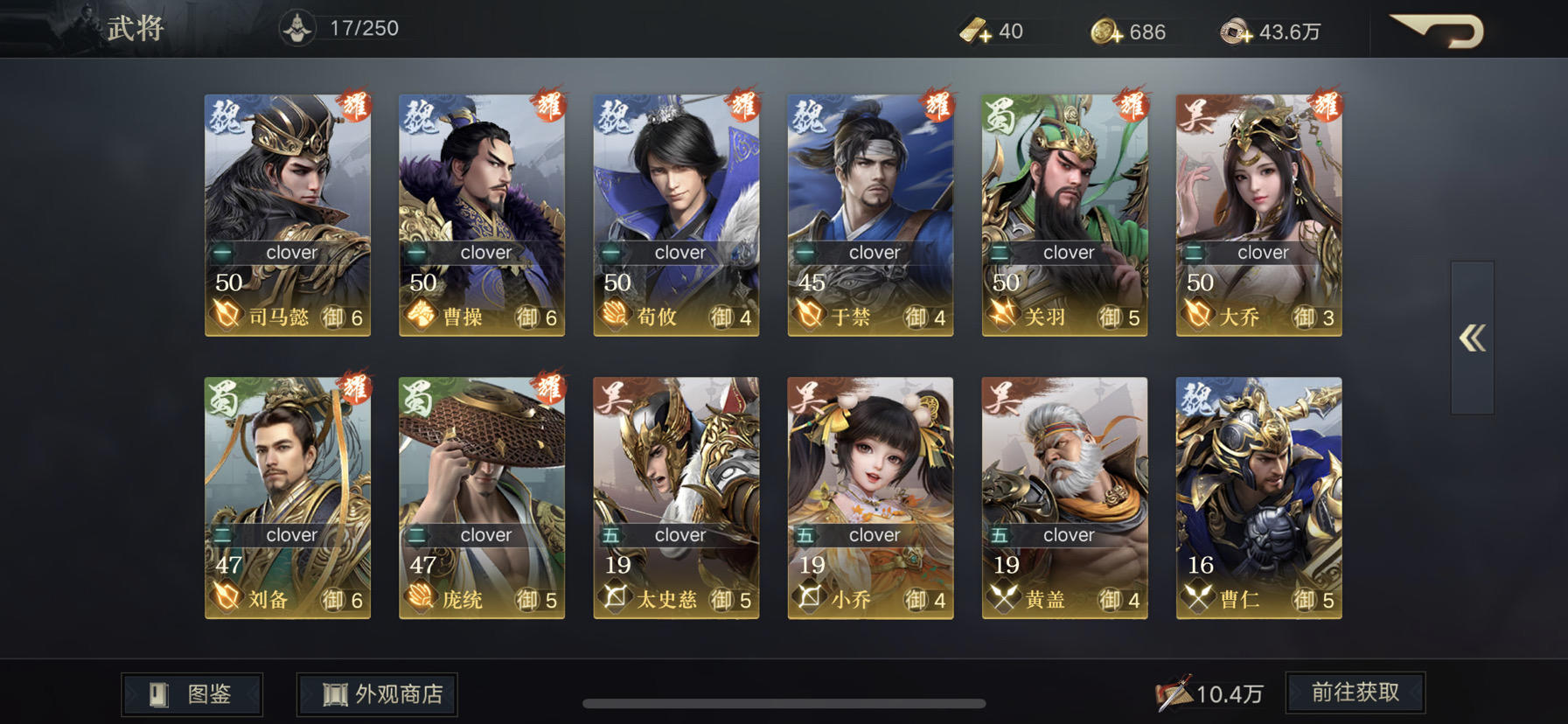Screen dimensions: 1568x724
Task: Tap 曹操's fist weapon-type icon
Action: 420,317
